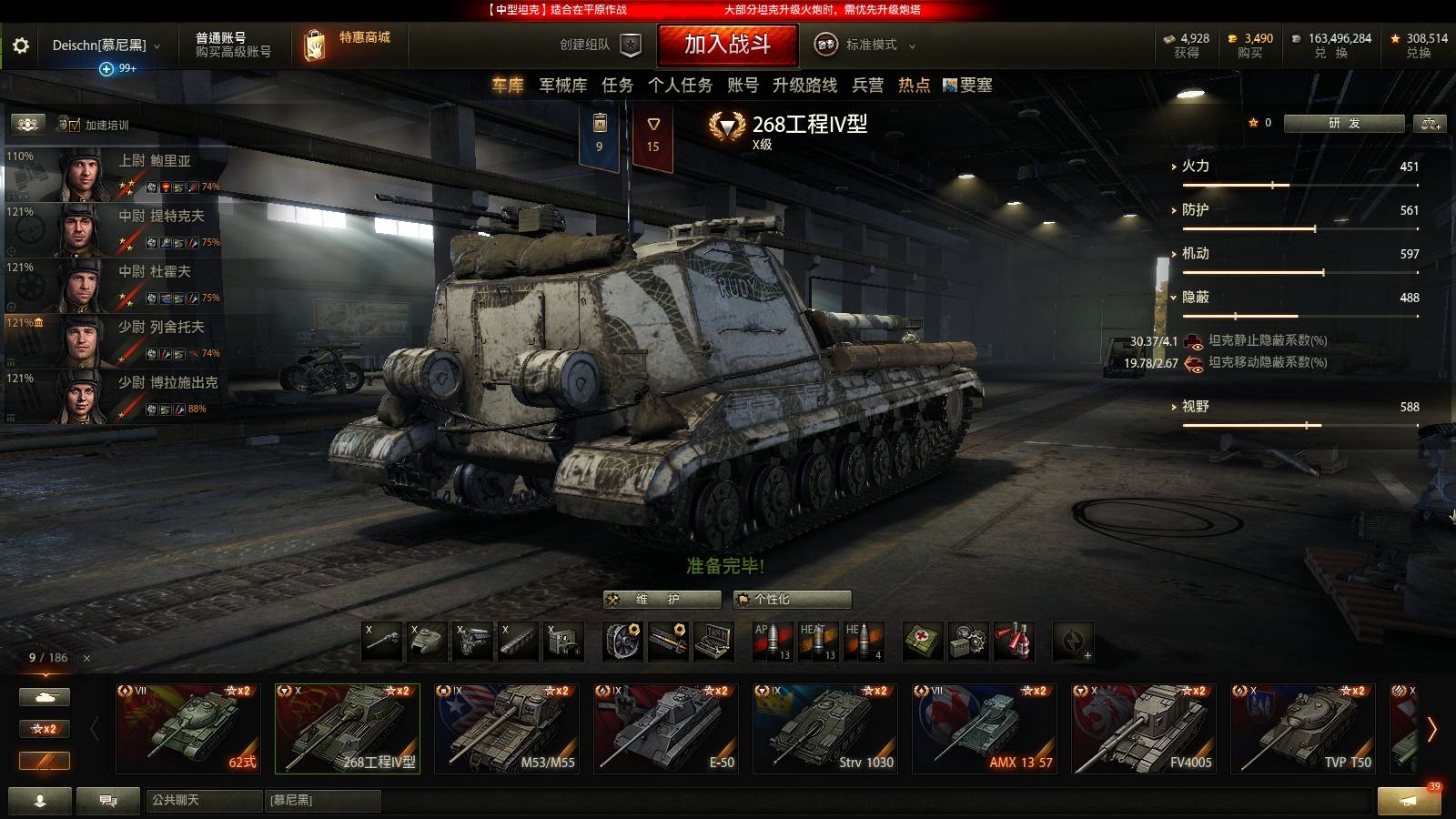Click the 火力 firepower stat slider
The height and width of the screenshot is (819, 1456).
pos(1271,183)
